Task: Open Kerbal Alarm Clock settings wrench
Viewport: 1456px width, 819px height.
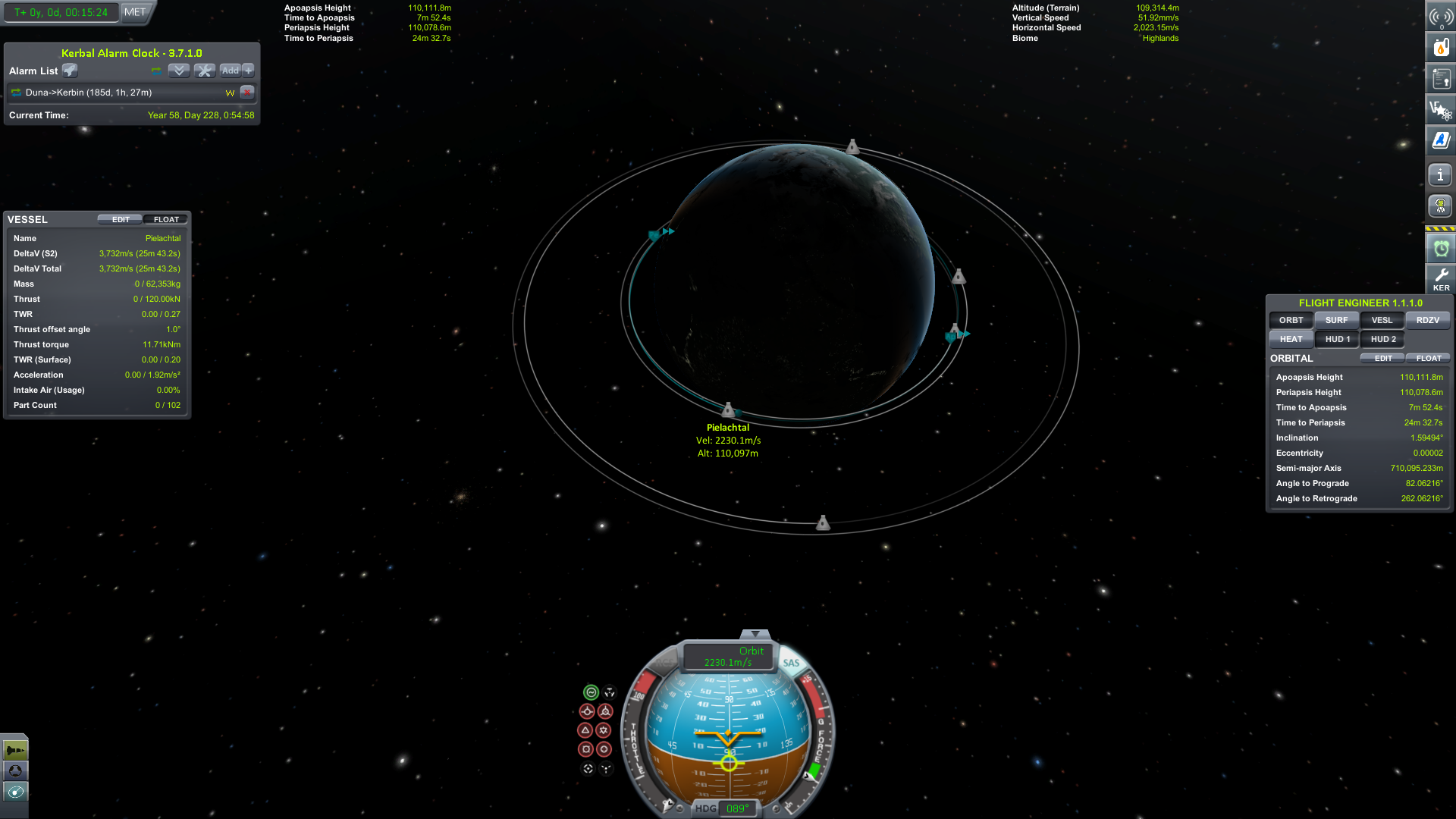Action: click(205, 71)
